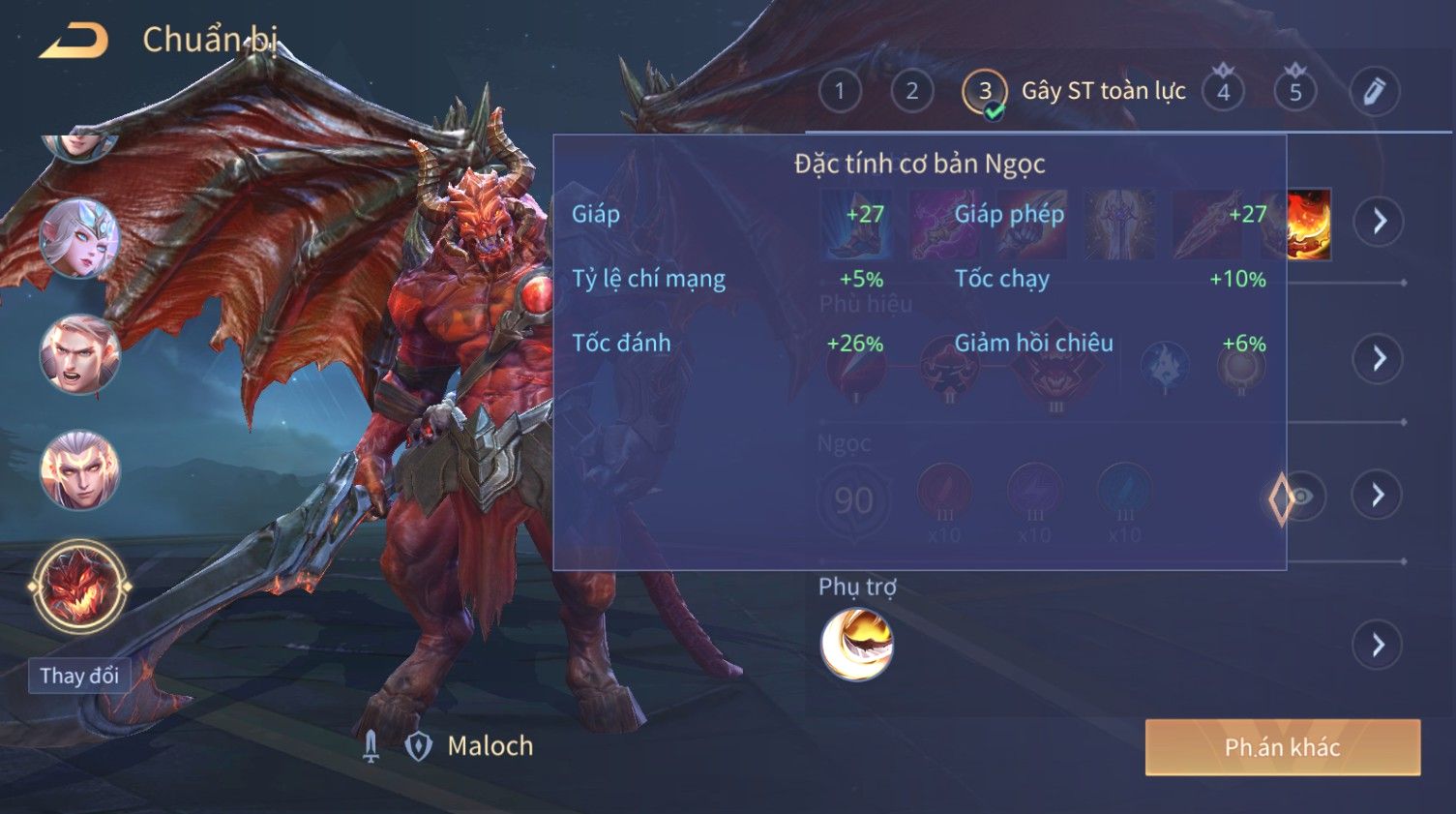Screen dimensions: 1456x814
Task: Select the Phụ trợ support skill icon
Action: pos(856,645)
